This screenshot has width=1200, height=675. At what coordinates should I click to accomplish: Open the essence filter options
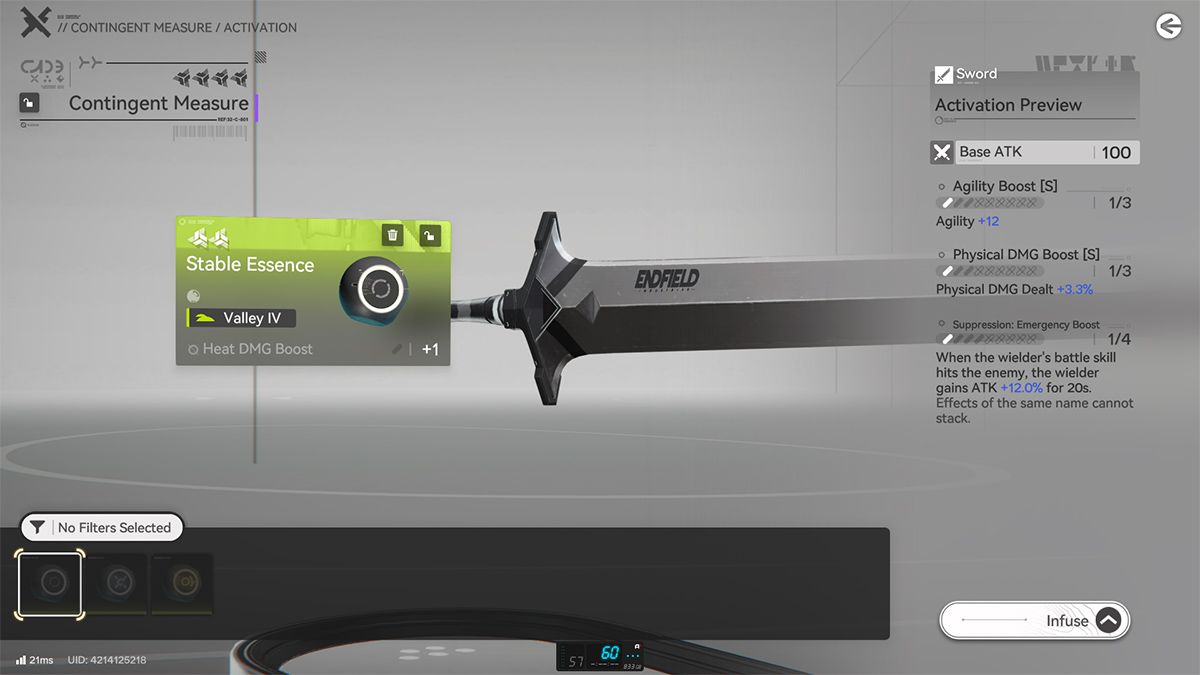coord(101,527)
